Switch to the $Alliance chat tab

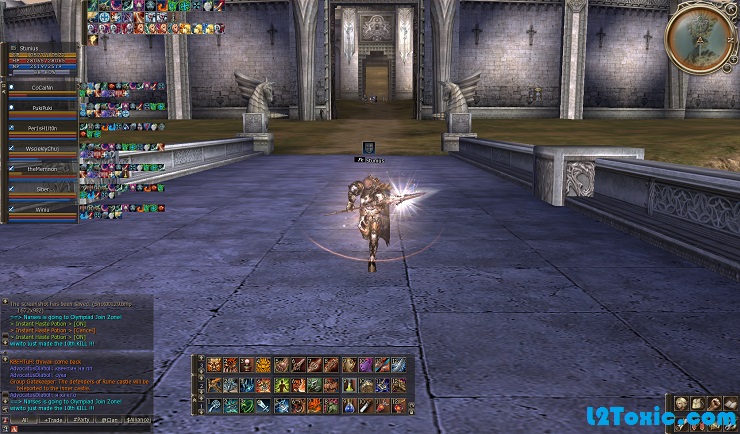pos(139,421)
